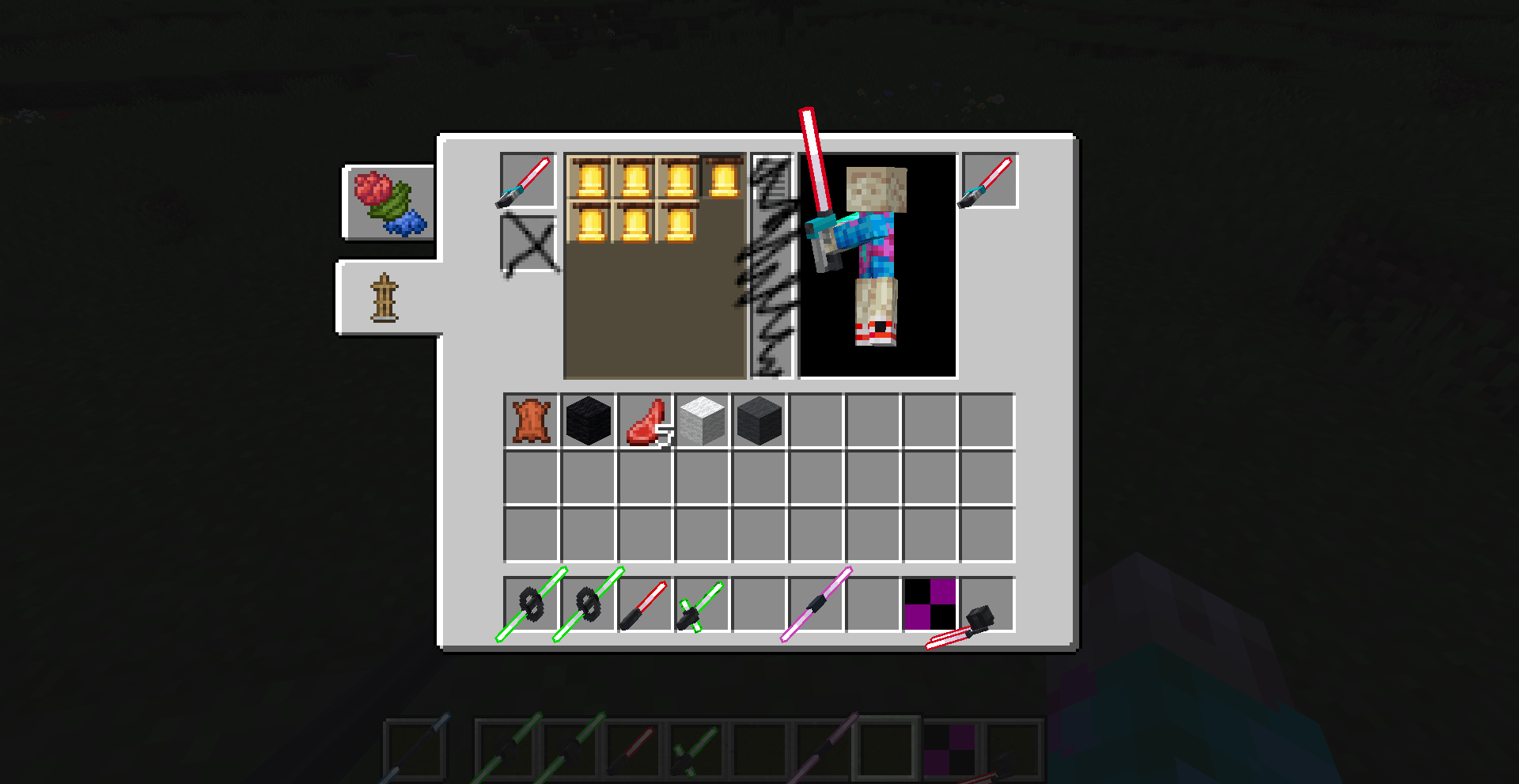Viewport: 1519px width, 784px height.
Task: Pick the gray concrete block next to the quartz
Action: point(758,419)
